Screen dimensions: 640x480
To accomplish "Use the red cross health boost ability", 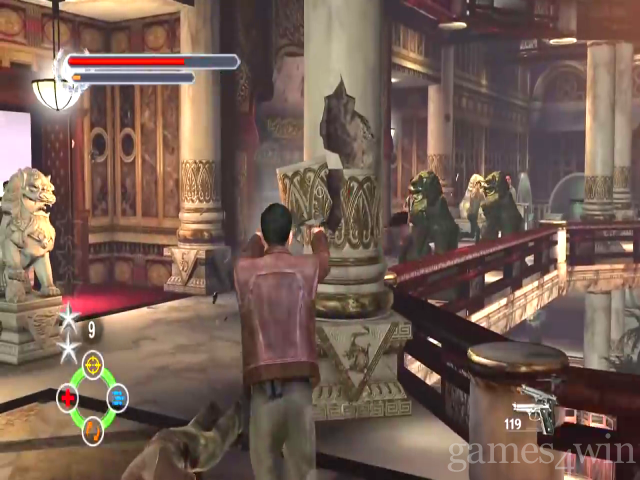I will (68, 398).
